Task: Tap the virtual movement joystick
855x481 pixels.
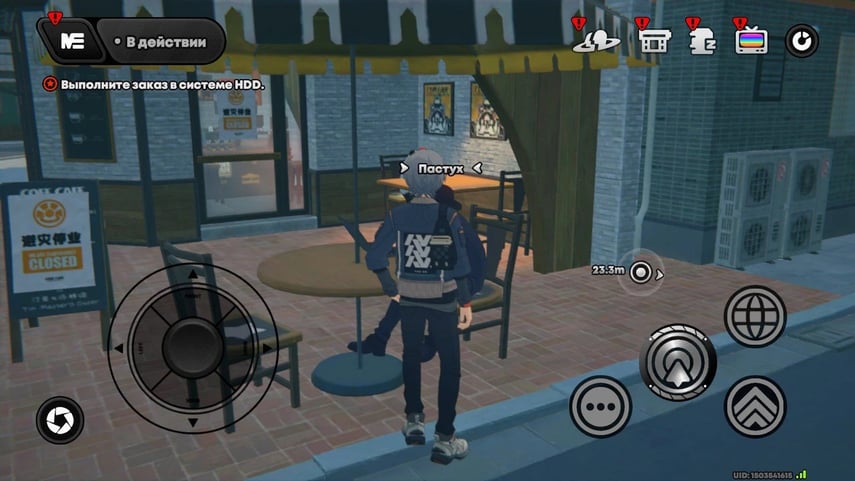Action: (192, 347)
